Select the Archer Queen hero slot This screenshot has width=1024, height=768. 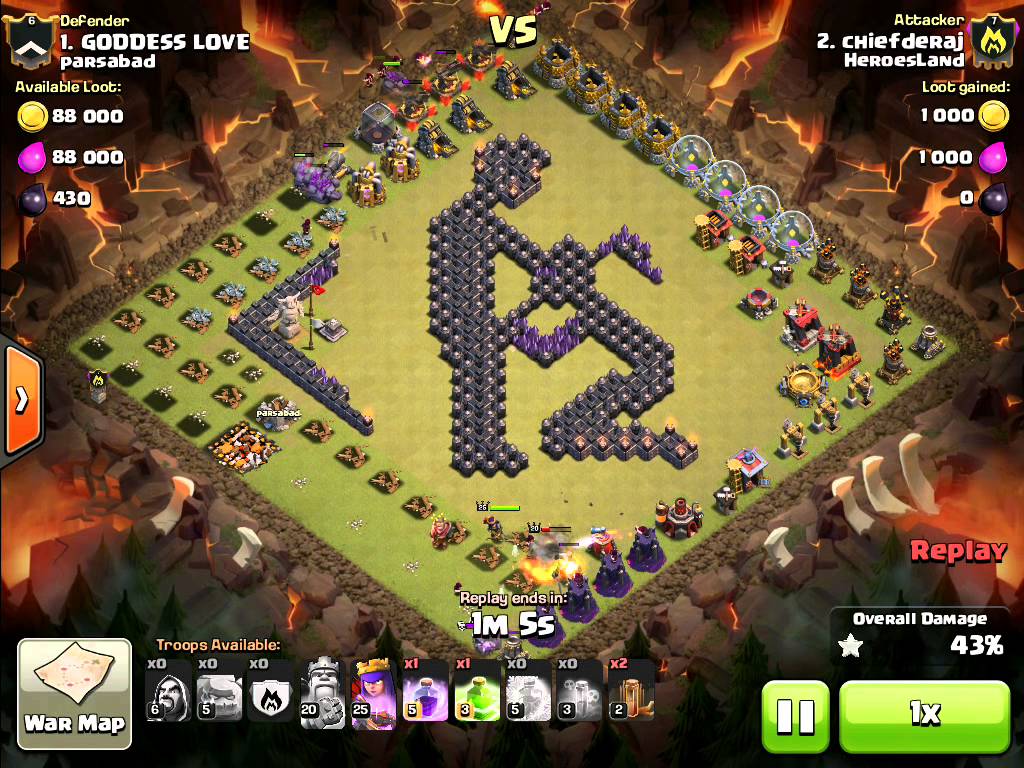[x=375, y=690]
